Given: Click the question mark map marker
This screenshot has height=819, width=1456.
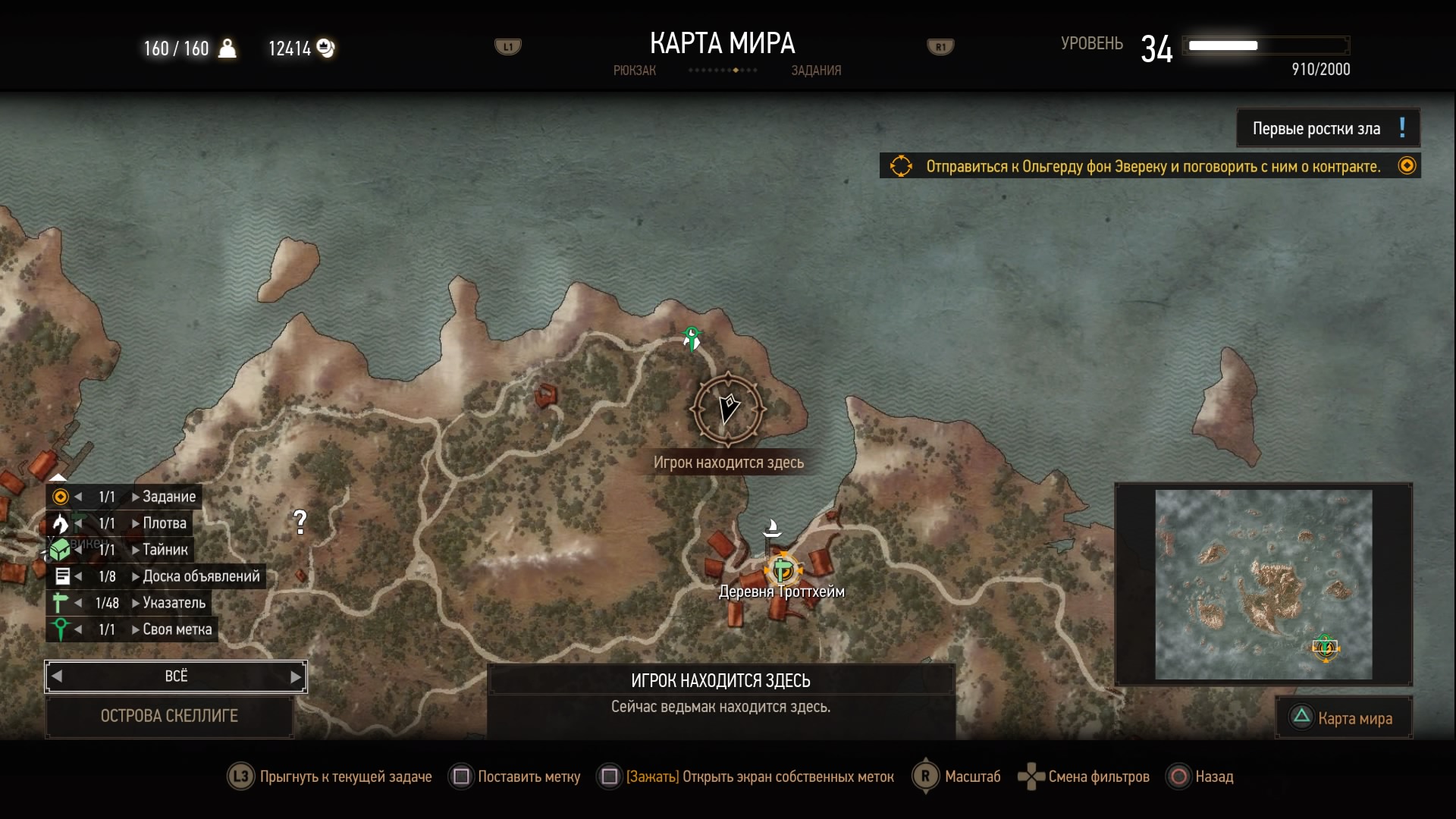Looking at the screenshot, I should coord(300,521).
